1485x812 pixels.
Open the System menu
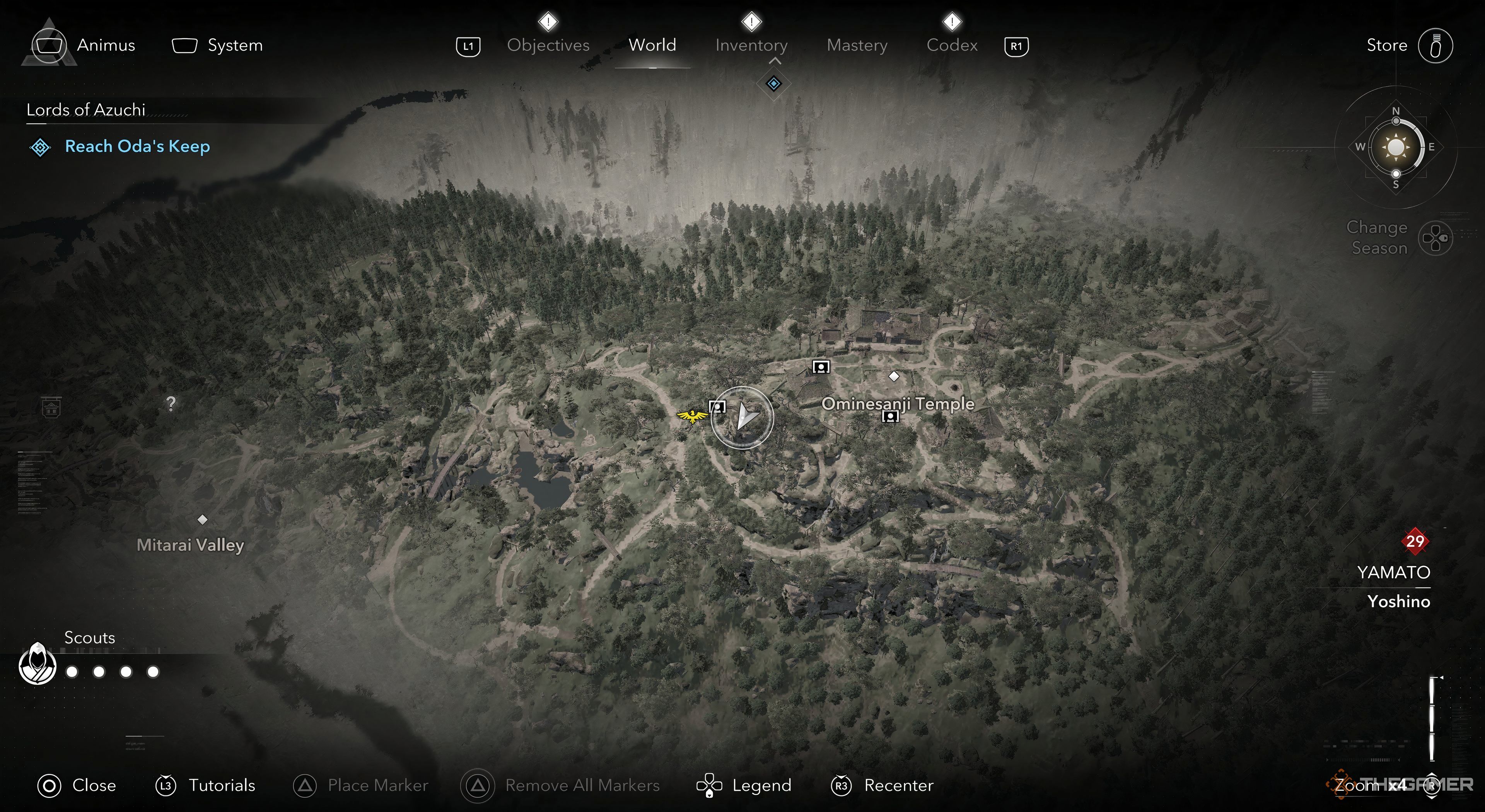click(217, 45)
